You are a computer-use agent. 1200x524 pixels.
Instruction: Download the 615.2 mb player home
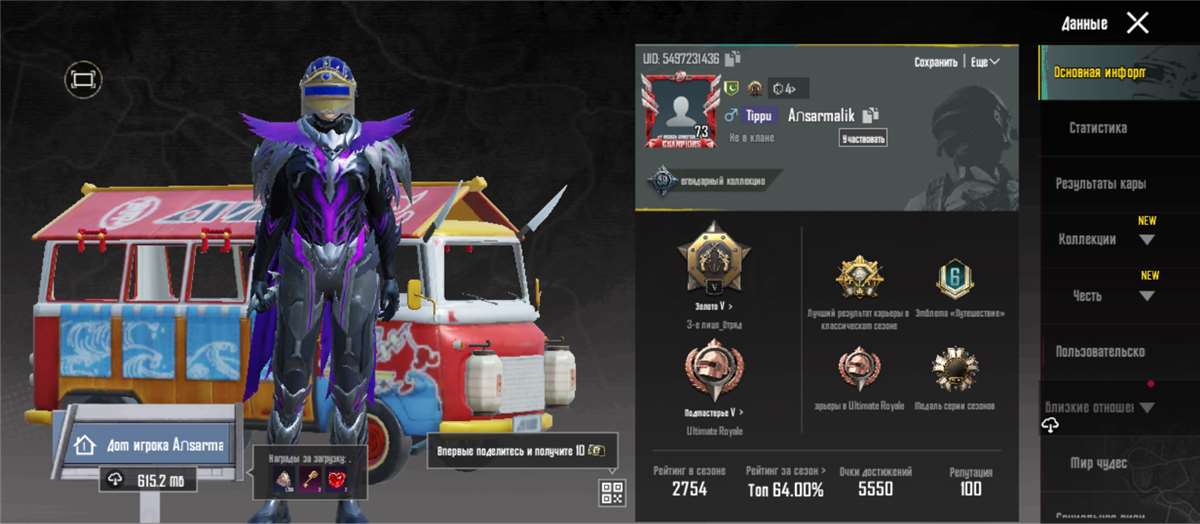148,480
